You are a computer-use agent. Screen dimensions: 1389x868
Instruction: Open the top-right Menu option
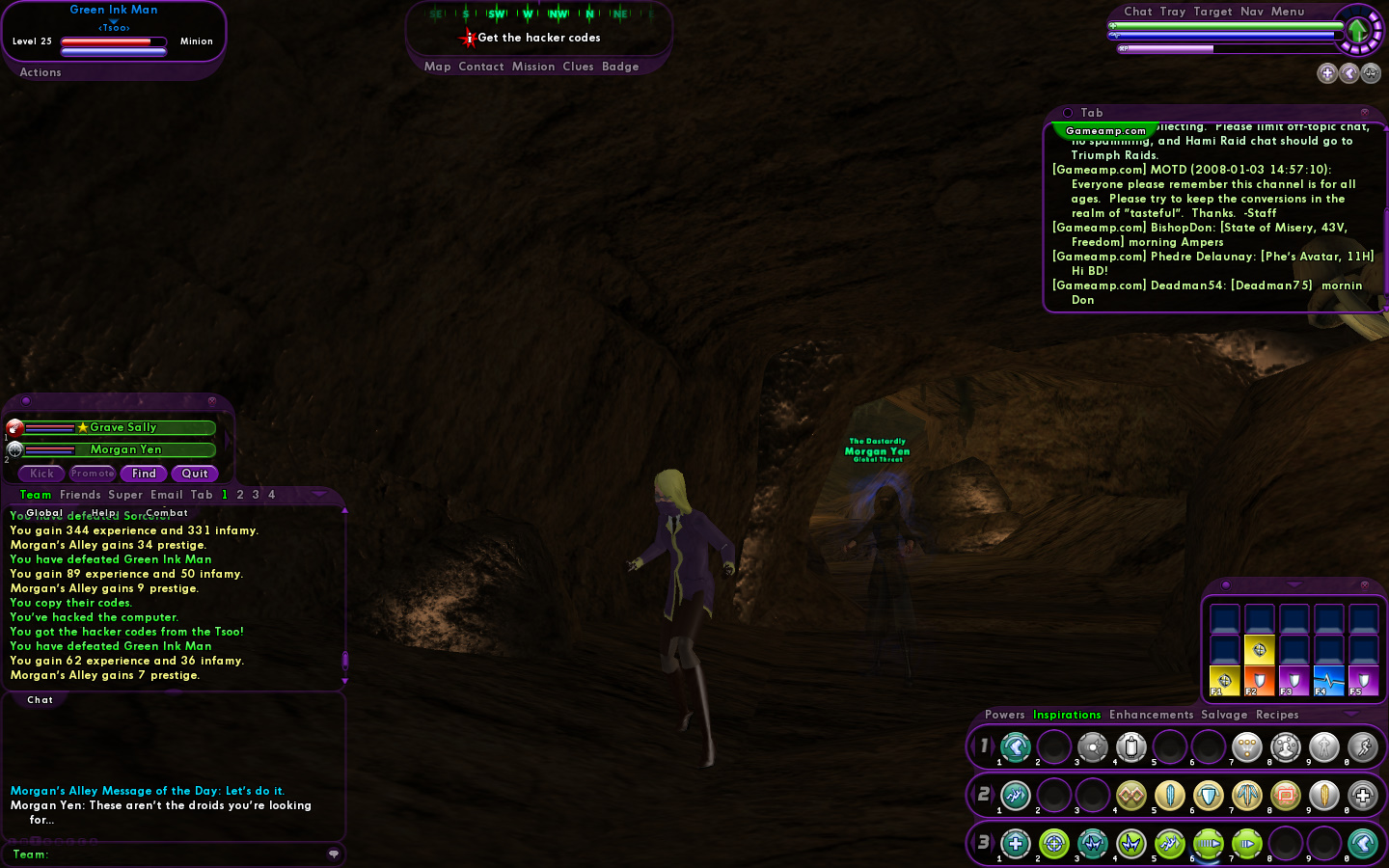1288,12
